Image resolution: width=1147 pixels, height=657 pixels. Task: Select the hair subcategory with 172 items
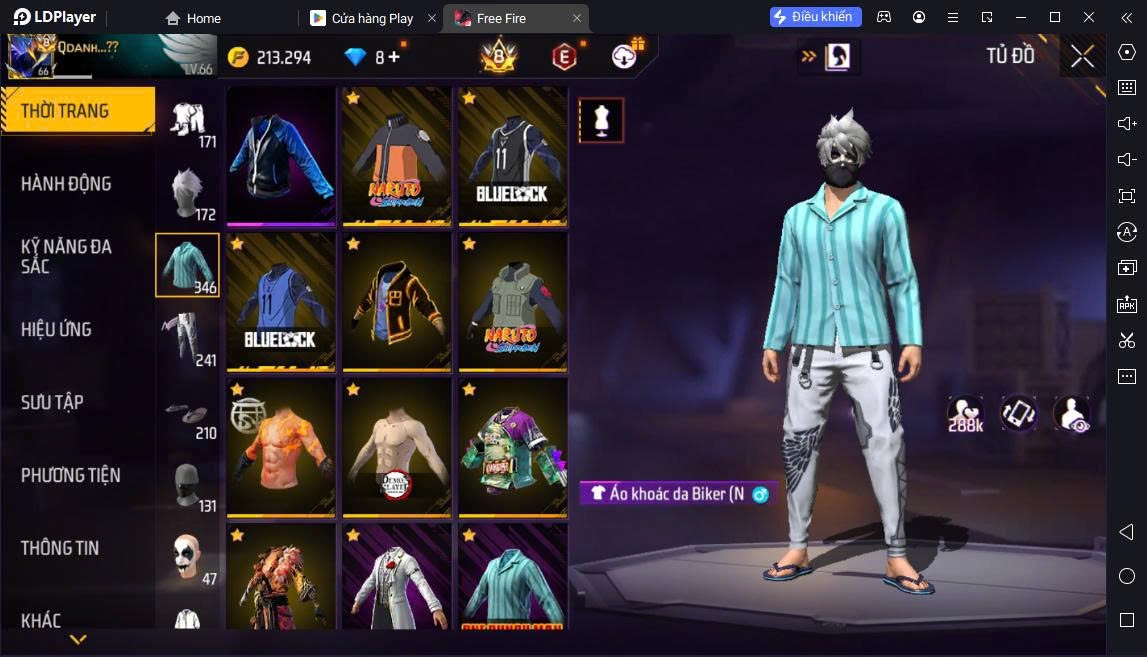click(x=187, y=192)
